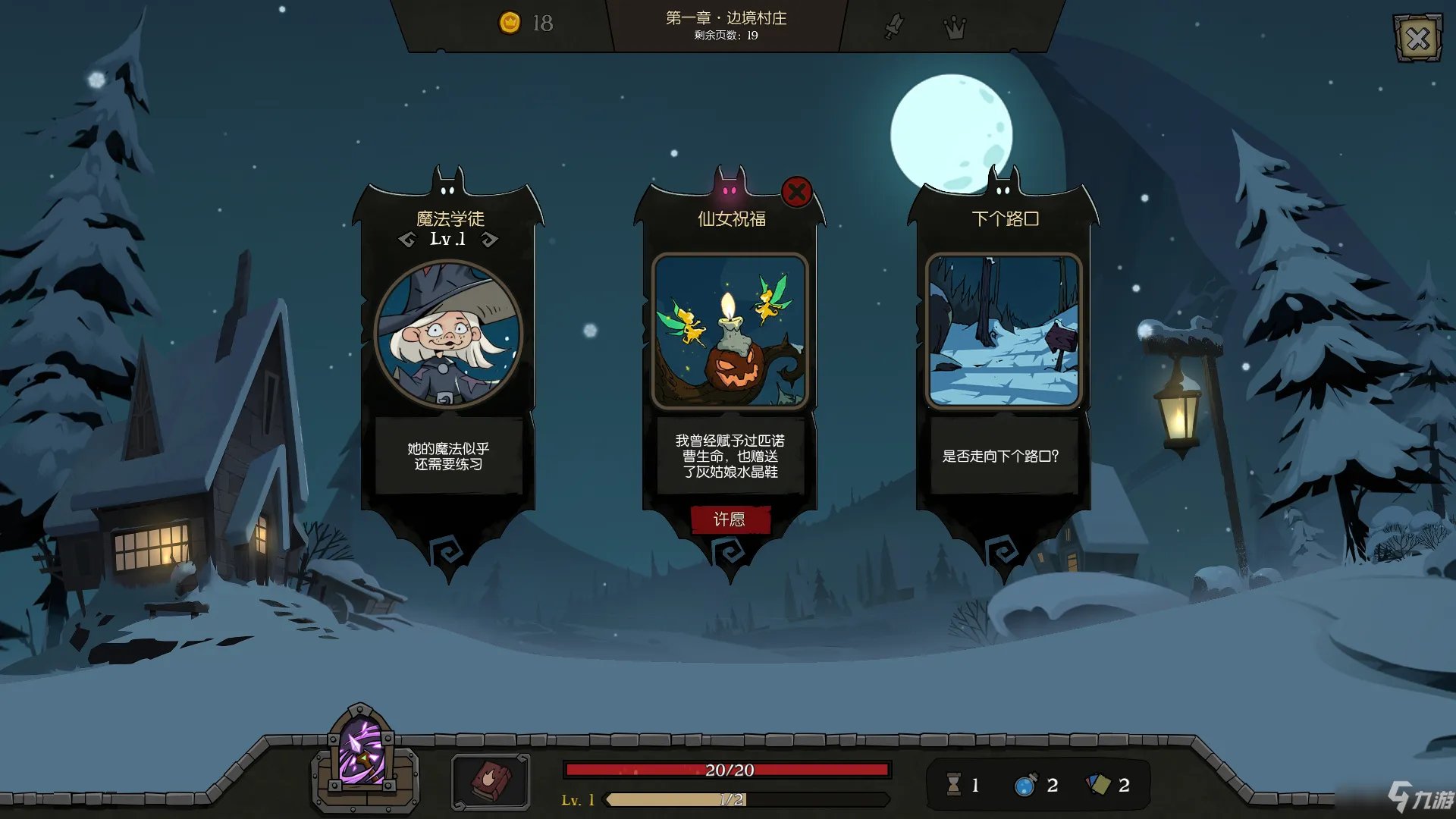Screen dimensions: 1456x819
Task: Open the red flame spellbook
Action: click(490, 781)
